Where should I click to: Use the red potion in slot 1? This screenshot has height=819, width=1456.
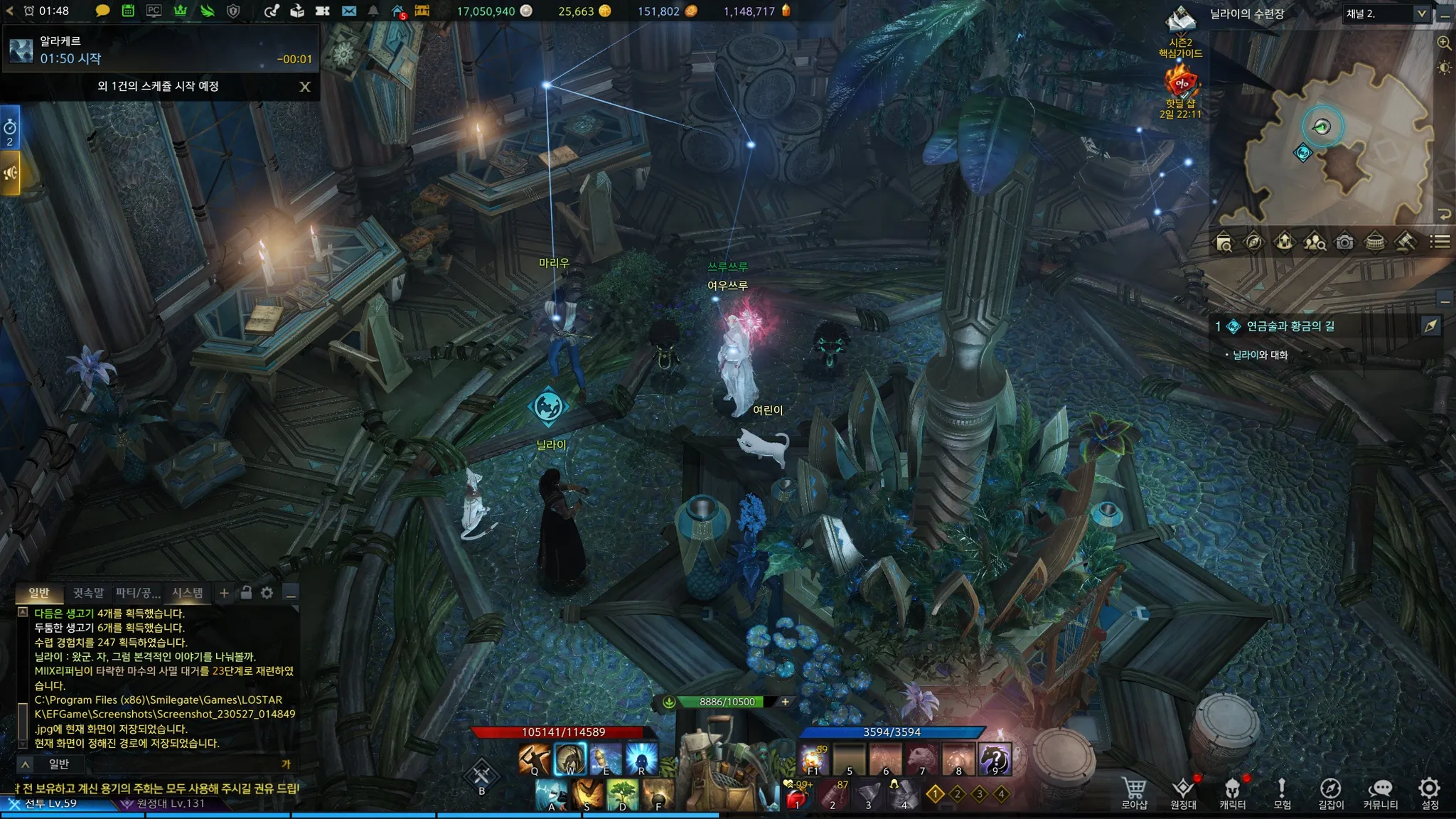(x=797, y=795)
